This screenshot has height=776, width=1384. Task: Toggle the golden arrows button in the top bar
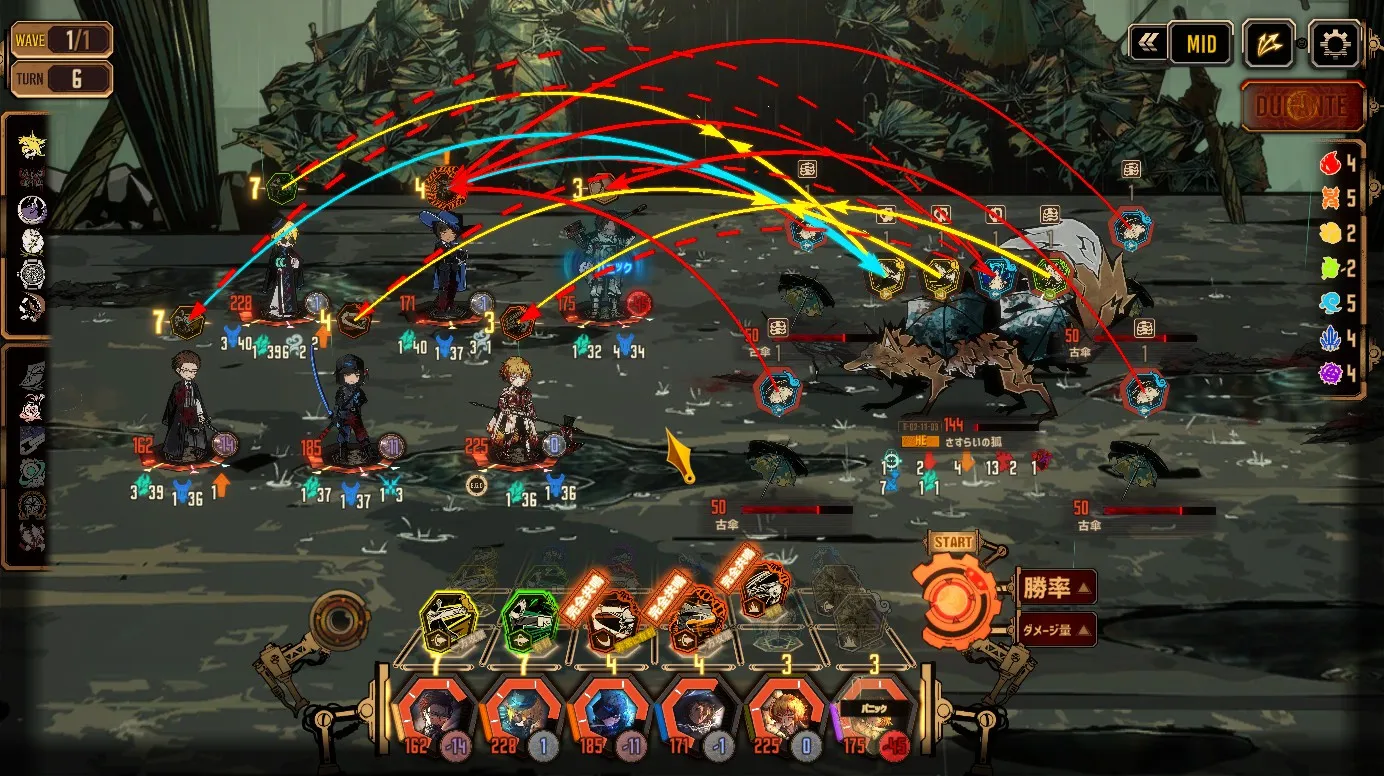[x=1269, y=44]
